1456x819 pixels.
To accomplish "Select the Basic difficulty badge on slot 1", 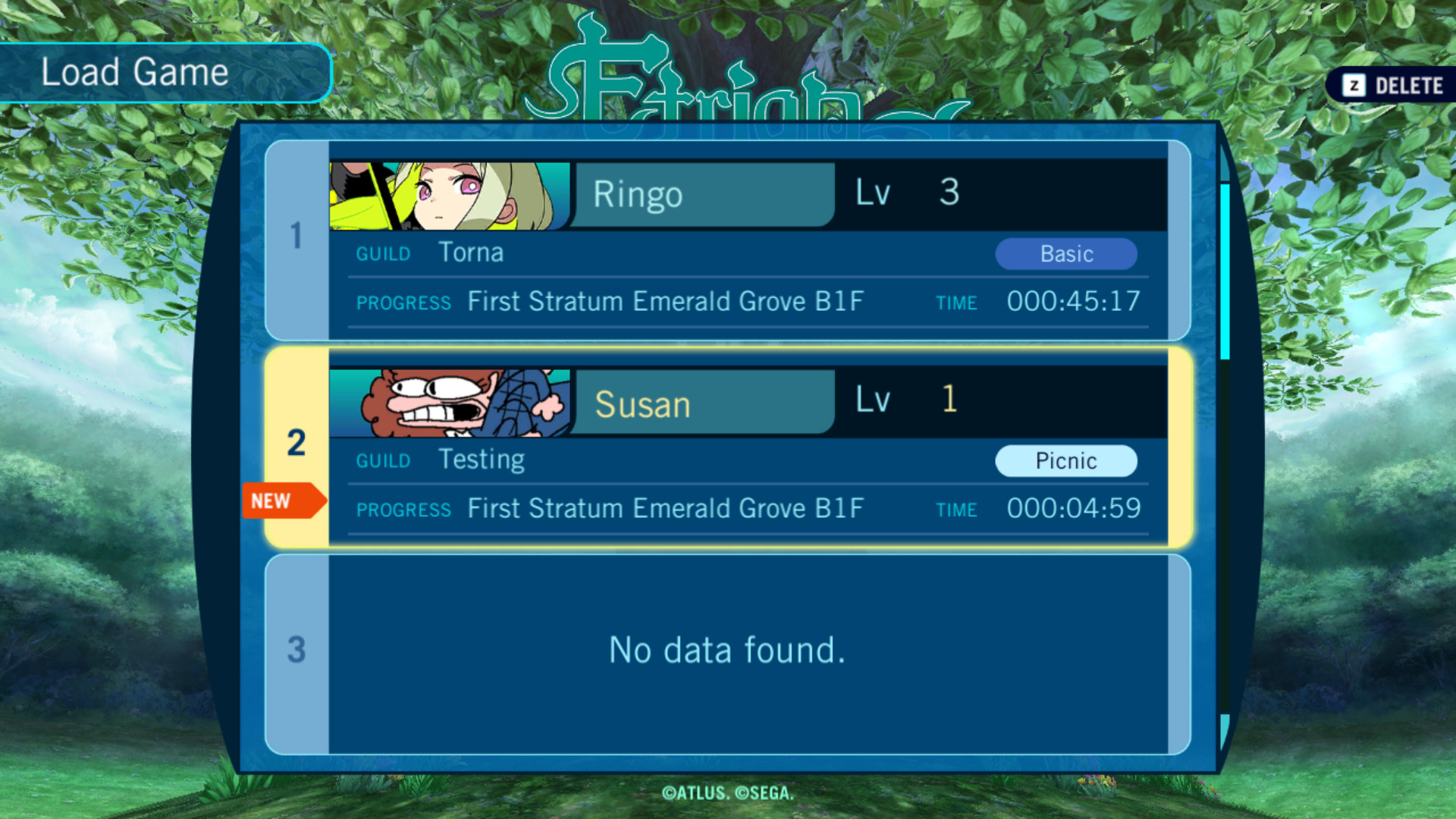I will [1066, 254].
